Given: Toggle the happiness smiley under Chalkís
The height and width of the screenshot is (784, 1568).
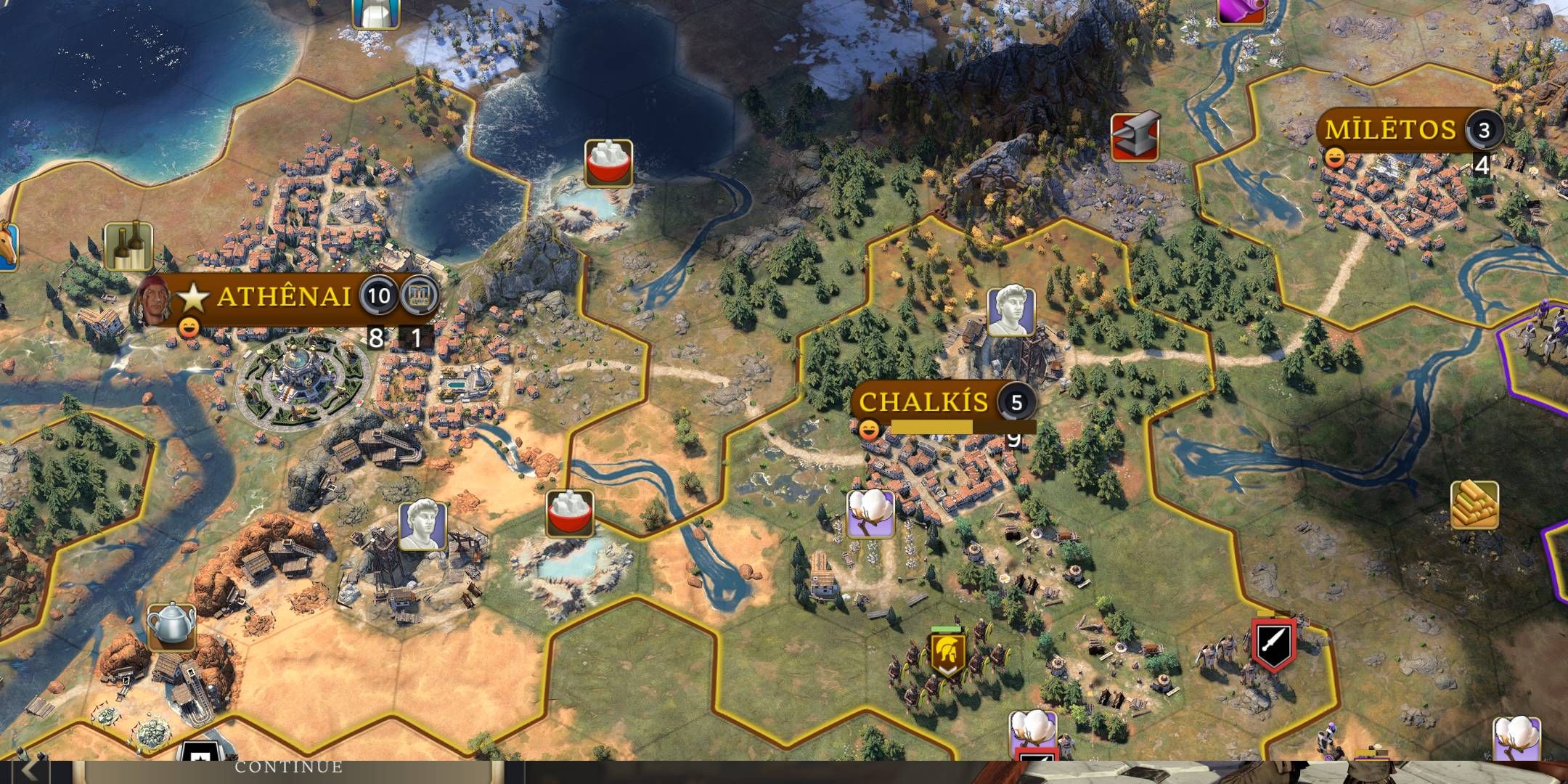Looking at the screenshot, I should [869, 430].
